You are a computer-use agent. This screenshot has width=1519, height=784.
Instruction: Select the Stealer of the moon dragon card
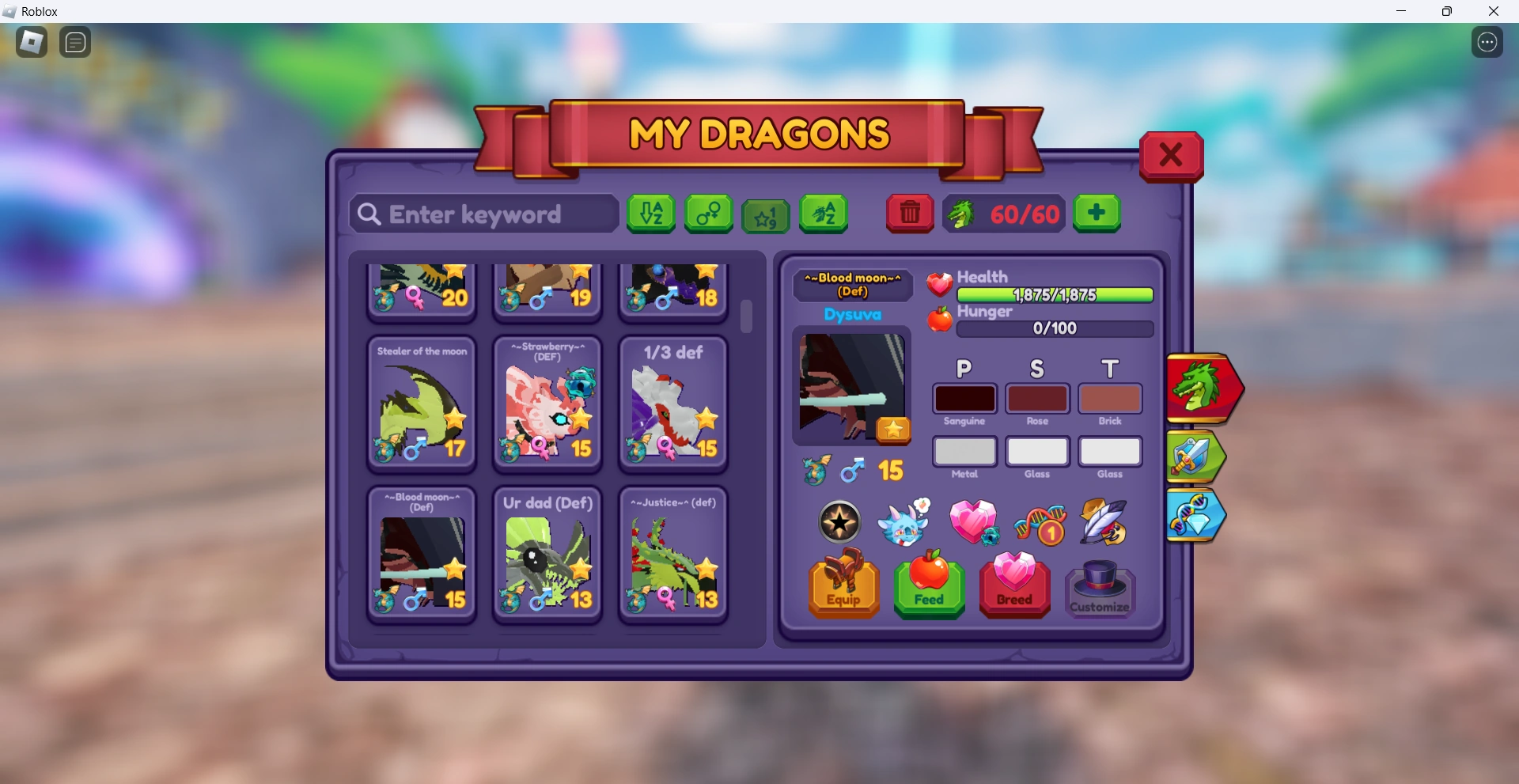tap(421, 403)
